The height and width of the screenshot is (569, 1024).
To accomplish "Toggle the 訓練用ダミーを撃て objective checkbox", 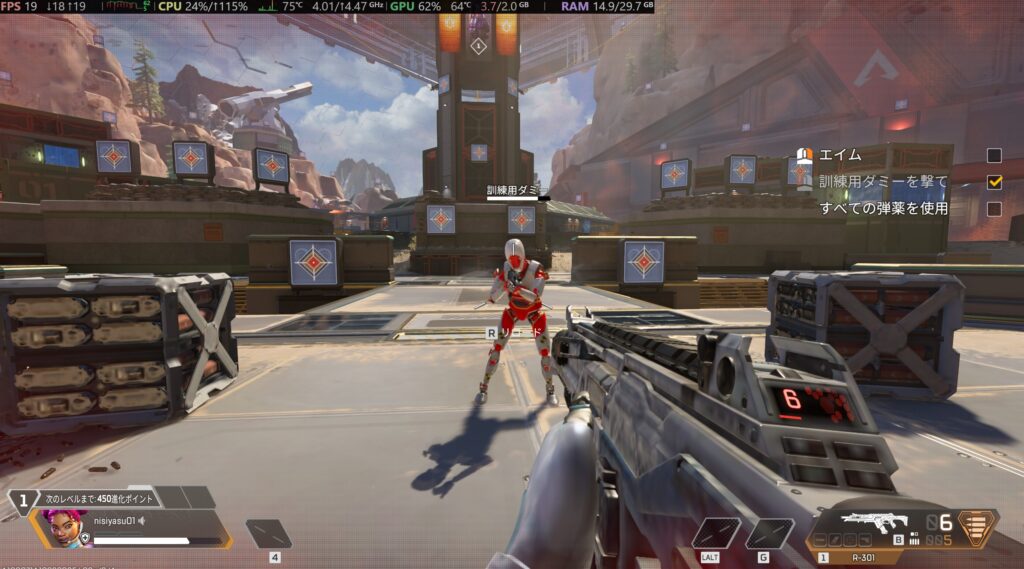I will tap(994, 182).
